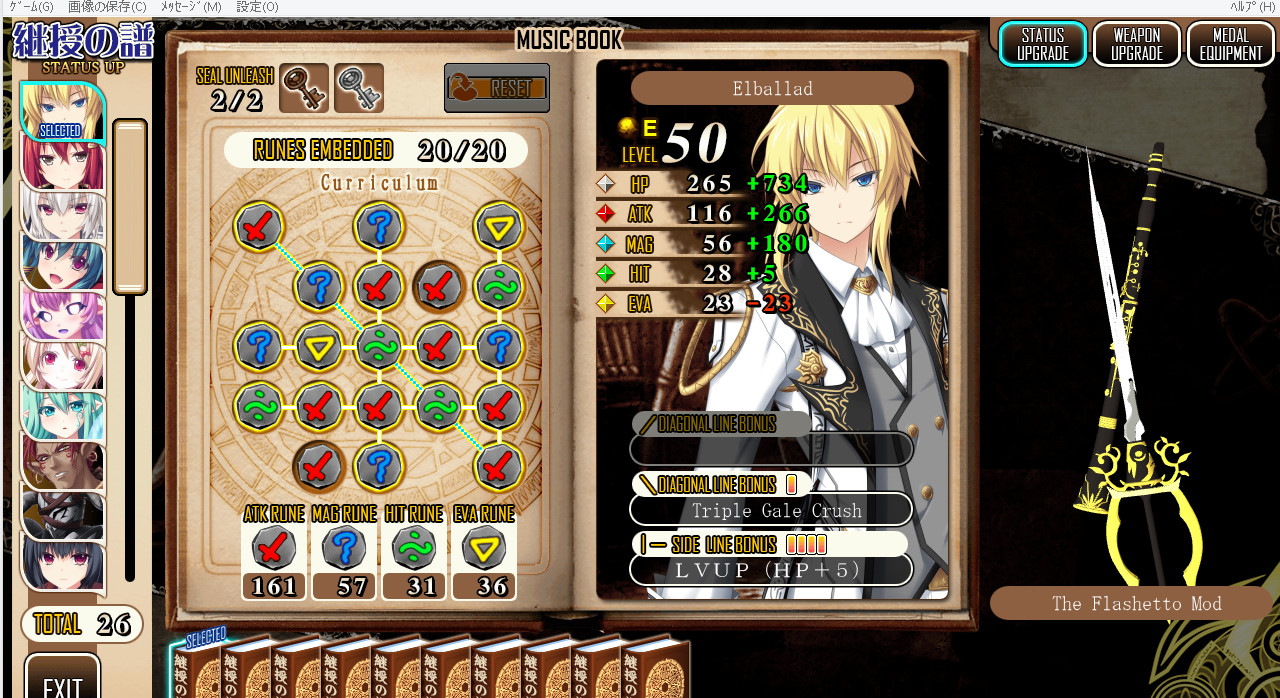Select the green HIT rune
The width and height of the screenshot is (1280, 698).
coord(413,548)
